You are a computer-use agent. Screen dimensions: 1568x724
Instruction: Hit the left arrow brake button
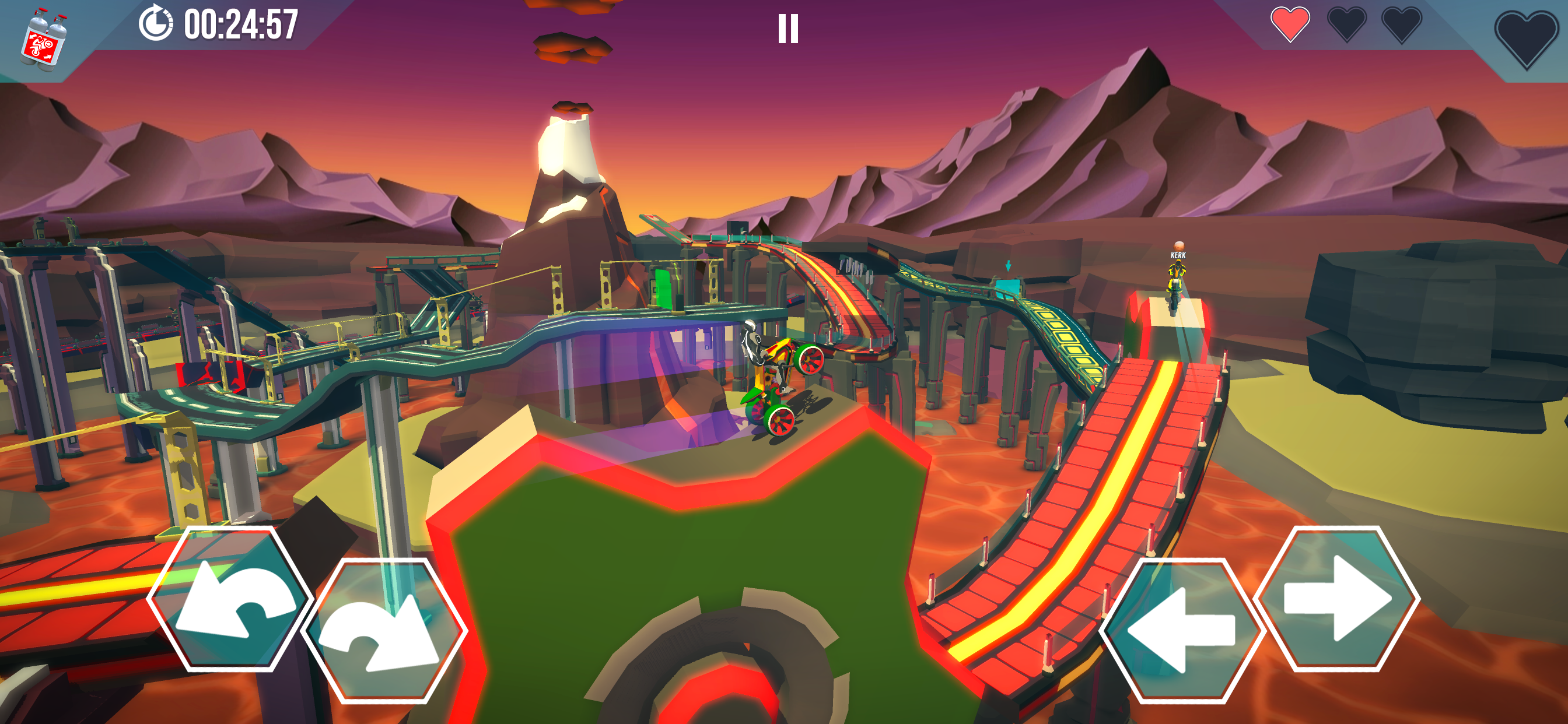click(1182, 630)
